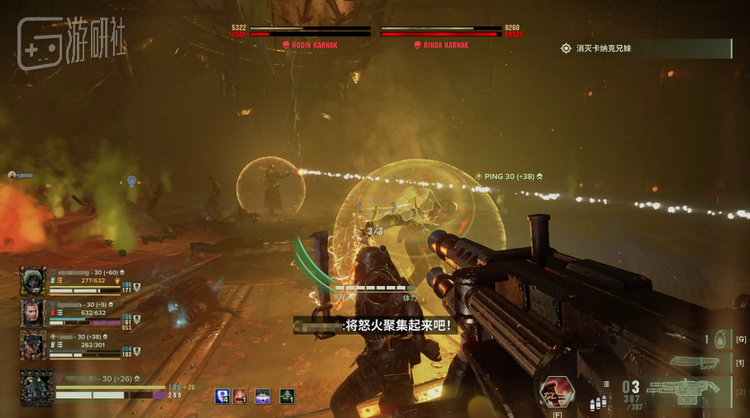Screen dimensions: 750x418
Task: Click the Rodin Karnak boss nameplate
Action: click(312, 45)
